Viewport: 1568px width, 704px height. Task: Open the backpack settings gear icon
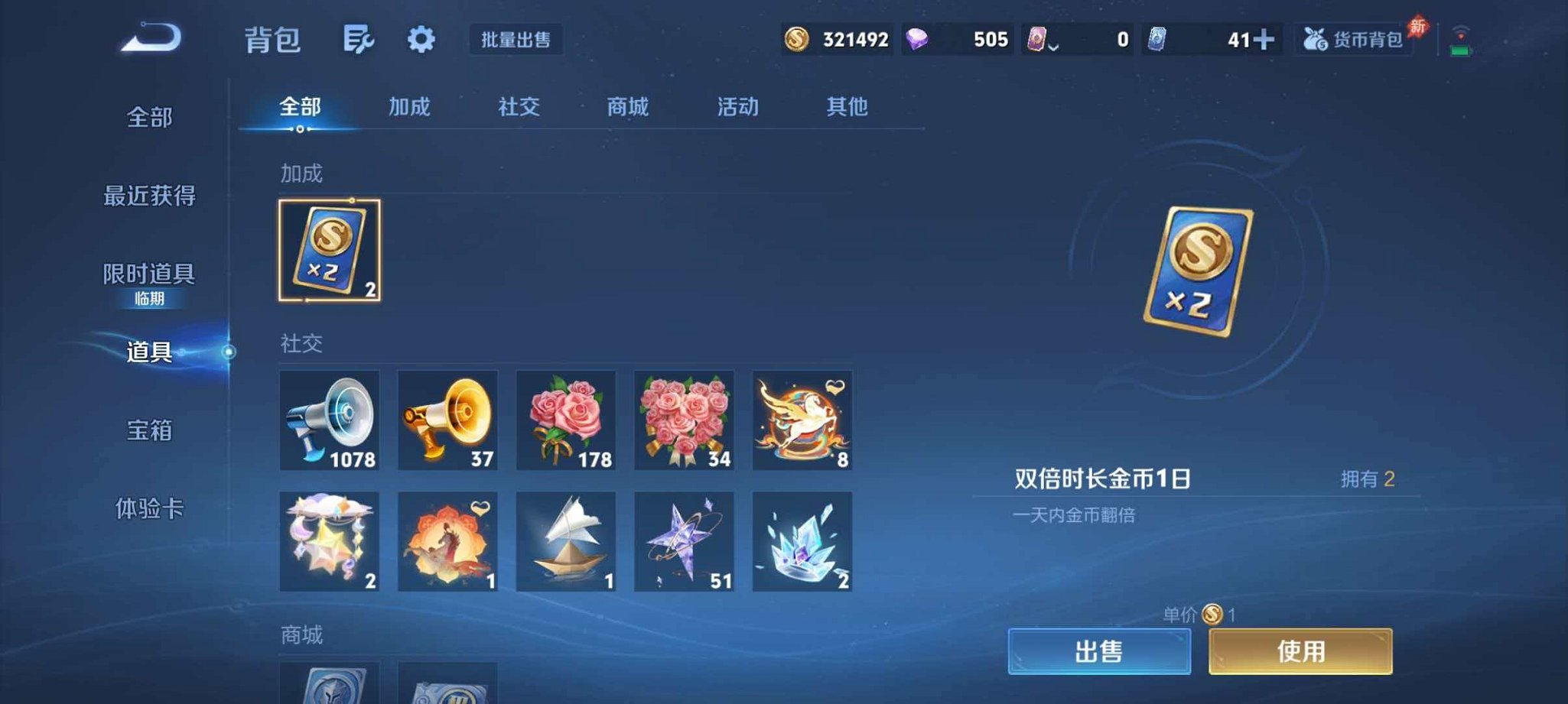pyautogui.click(x=421, y=39)
